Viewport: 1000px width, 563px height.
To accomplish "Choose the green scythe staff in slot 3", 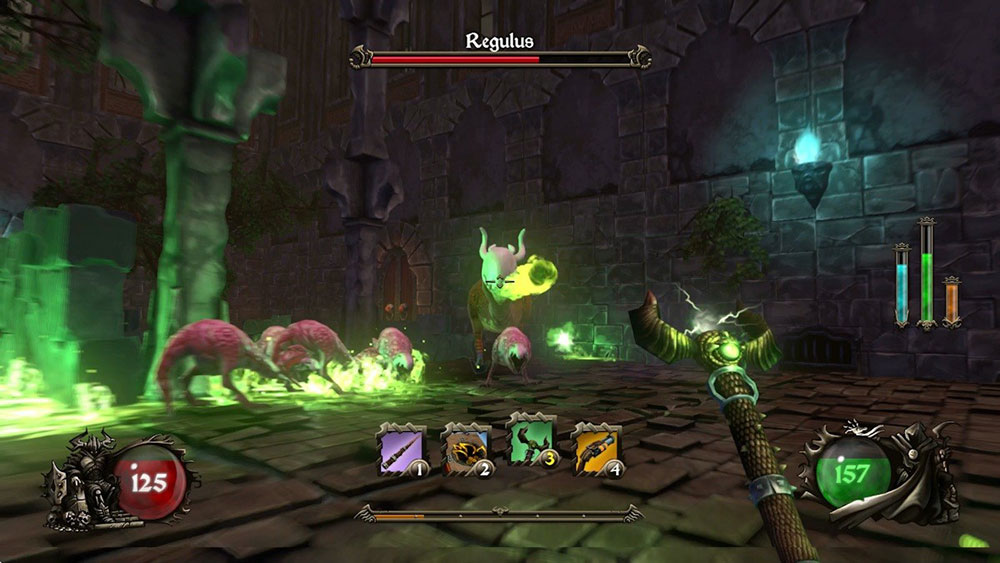I will pos(531,446).
